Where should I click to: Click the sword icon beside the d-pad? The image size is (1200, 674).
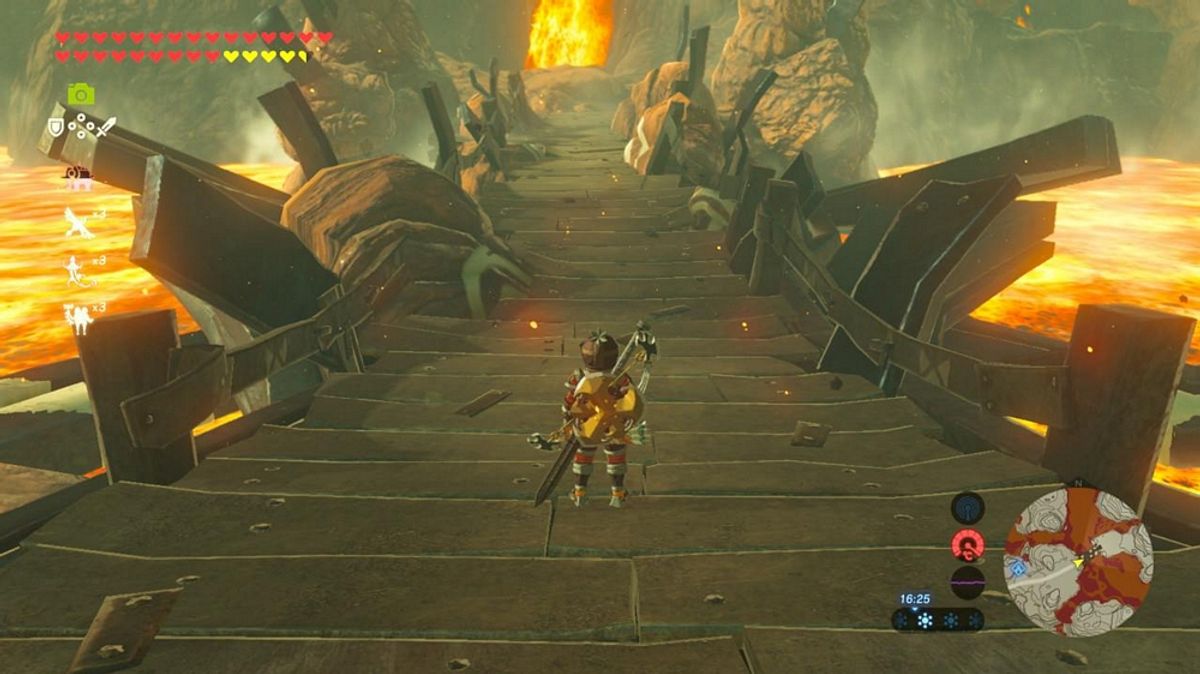coord(106,127)
